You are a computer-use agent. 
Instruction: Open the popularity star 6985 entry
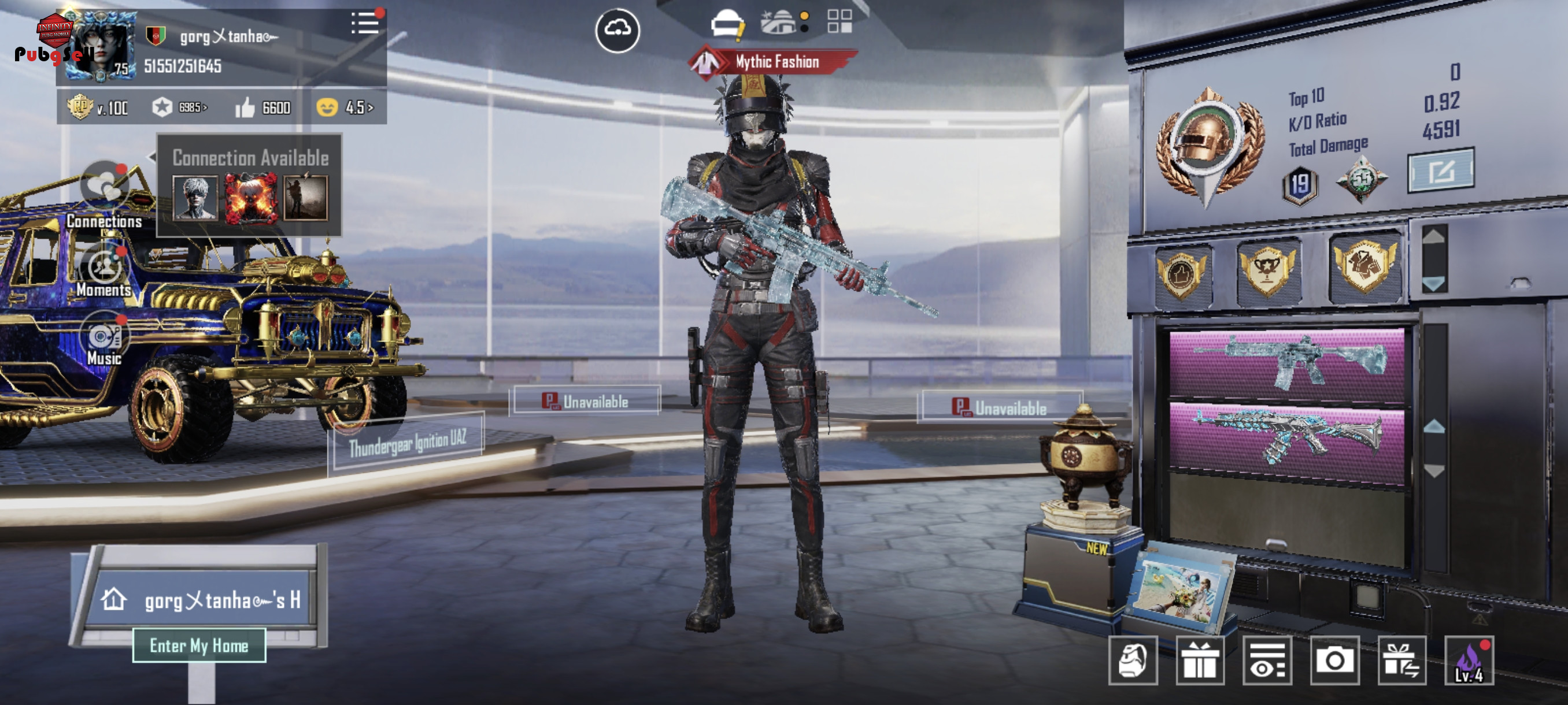pyautogui.click(x=180, y=107)
